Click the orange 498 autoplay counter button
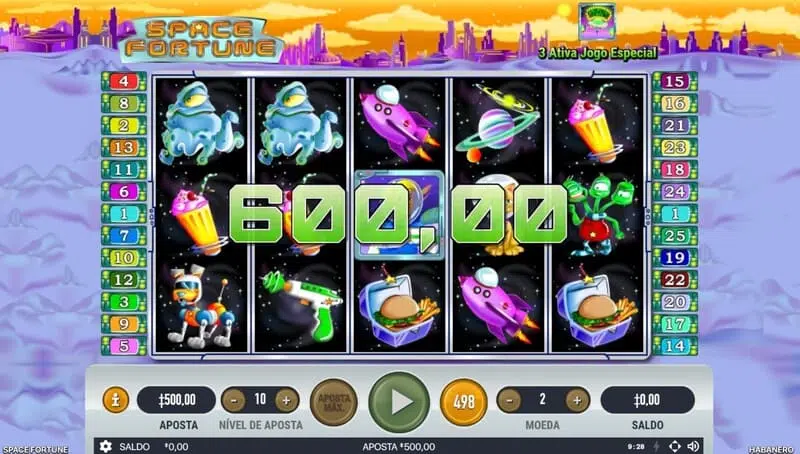 [x=464, y=401]
